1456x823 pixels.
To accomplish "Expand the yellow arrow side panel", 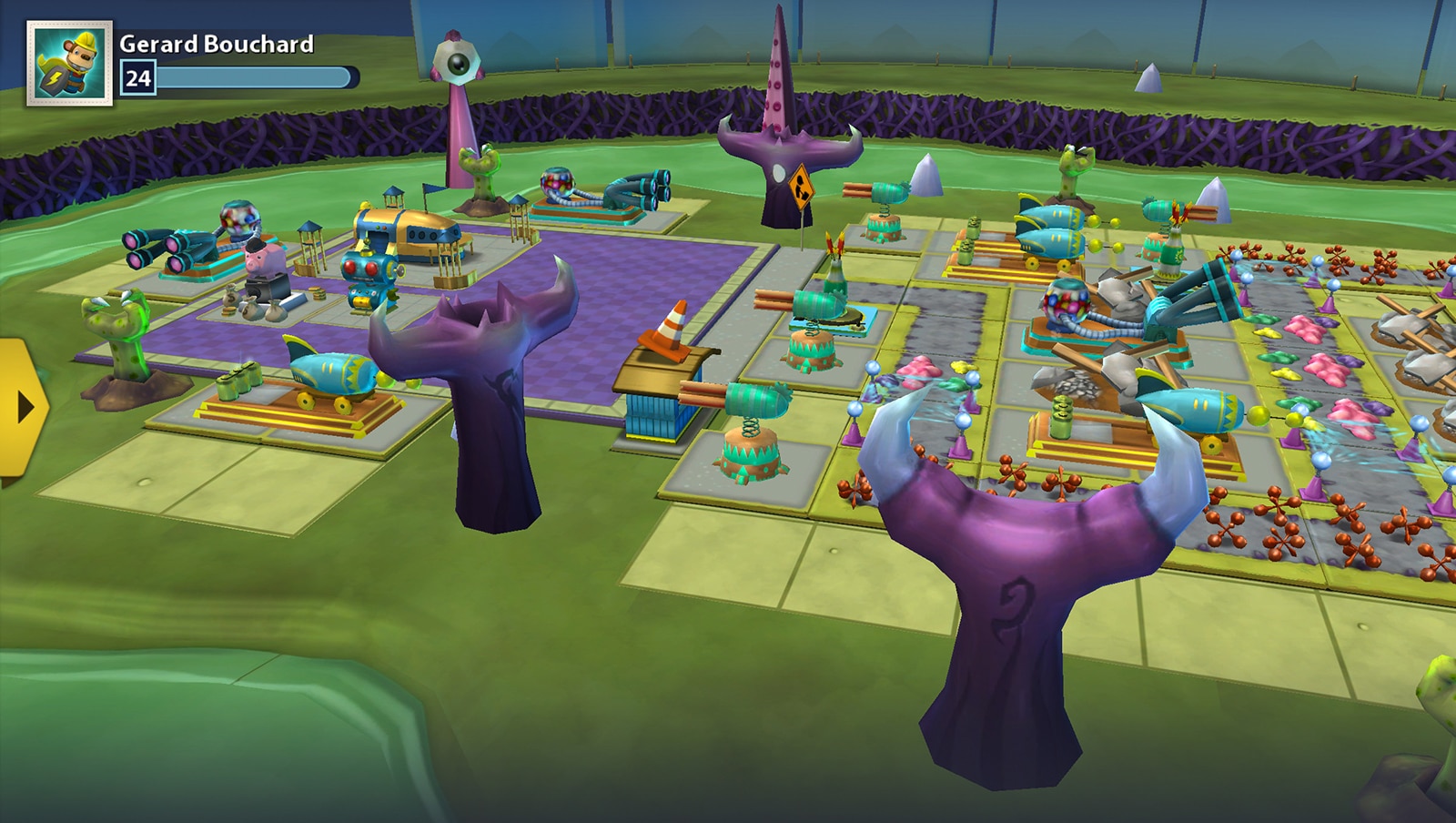I will [20, 407].
